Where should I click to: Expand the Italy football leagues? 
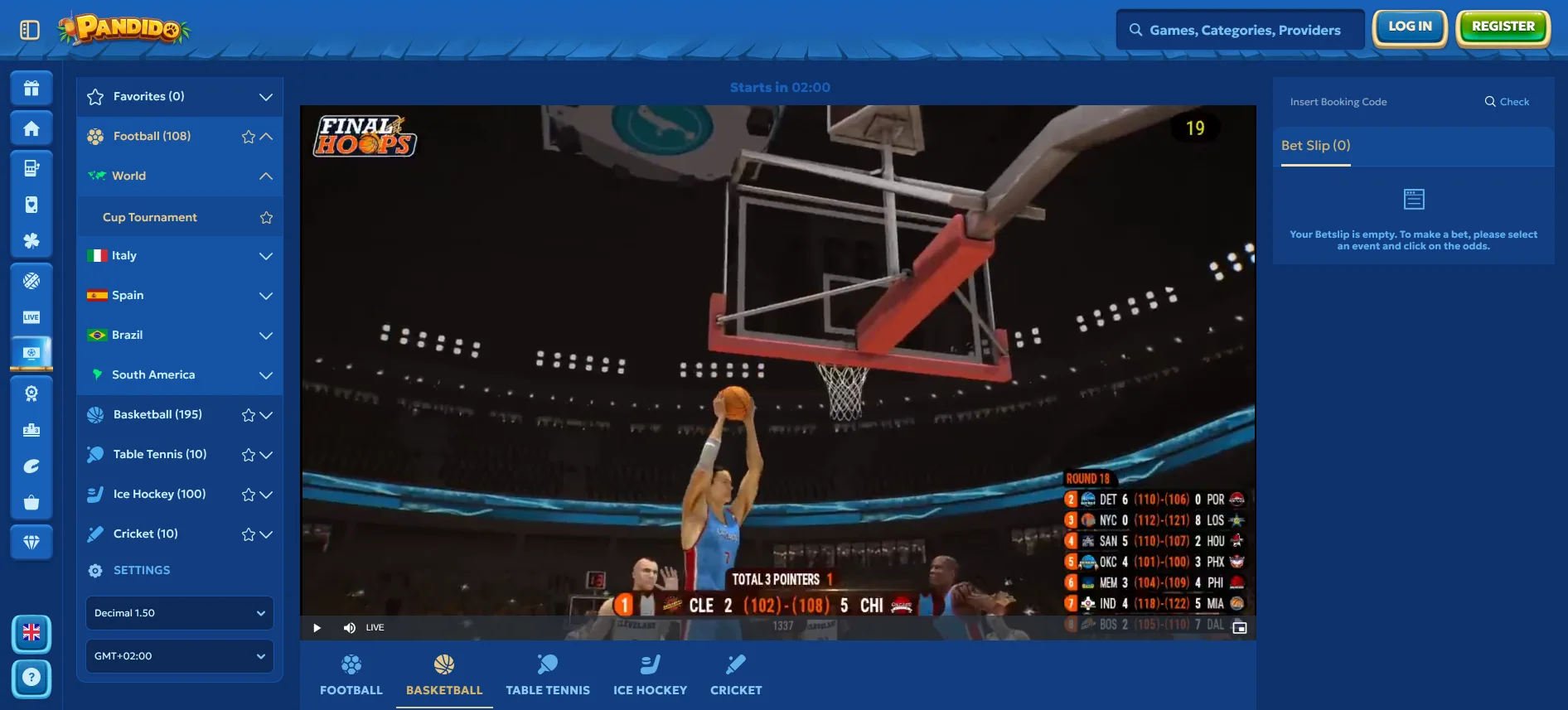[265, 256]
